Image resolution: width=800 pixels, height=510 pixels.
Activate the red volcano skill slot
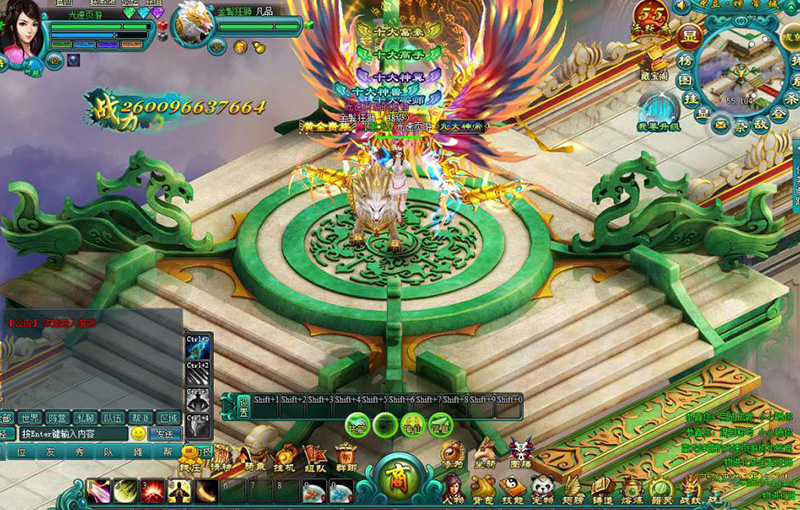152,491
